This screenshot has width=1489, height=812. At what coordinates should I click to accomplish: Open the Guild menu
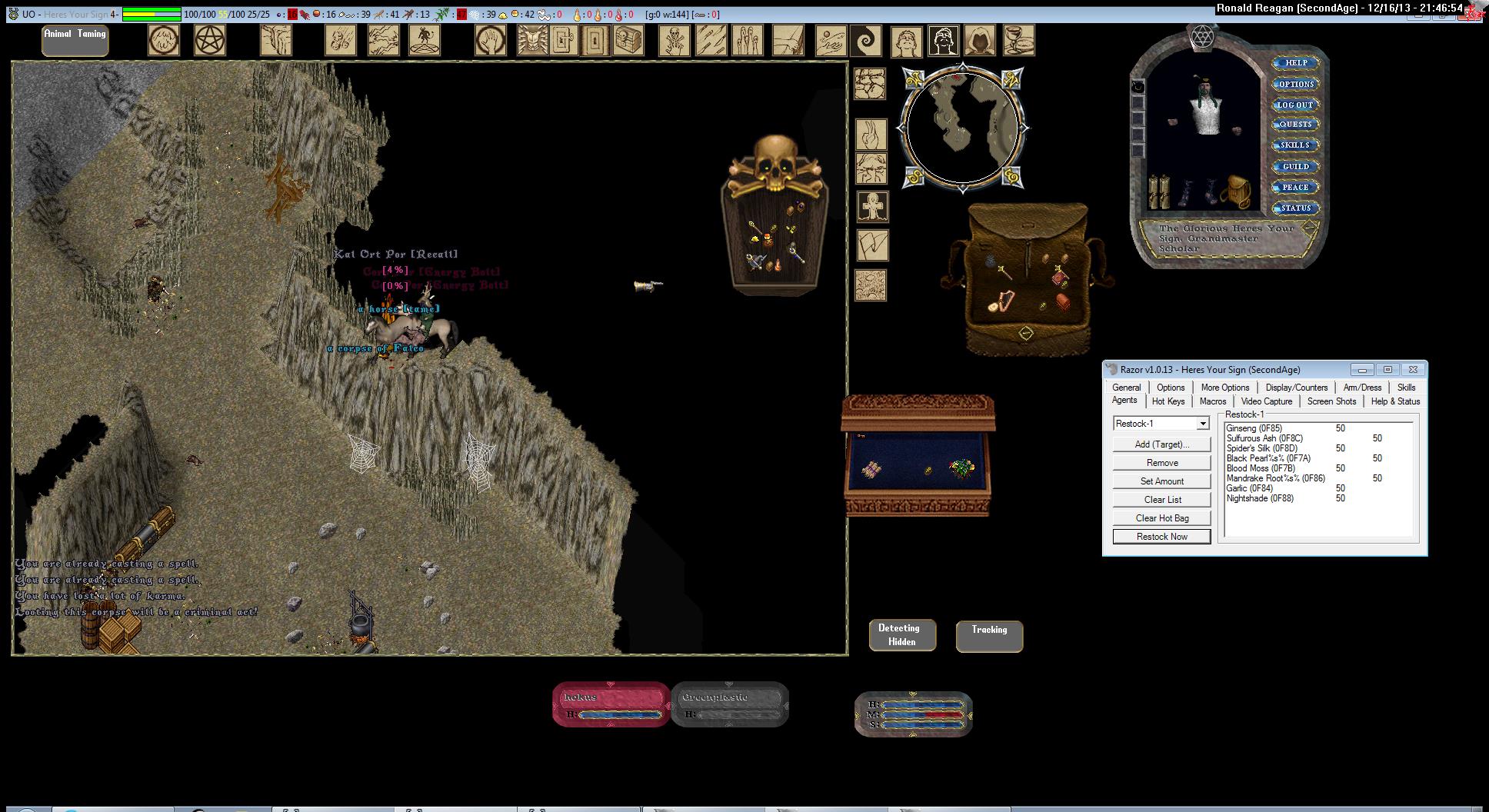pyautogui.click(x=1295, y=166)
